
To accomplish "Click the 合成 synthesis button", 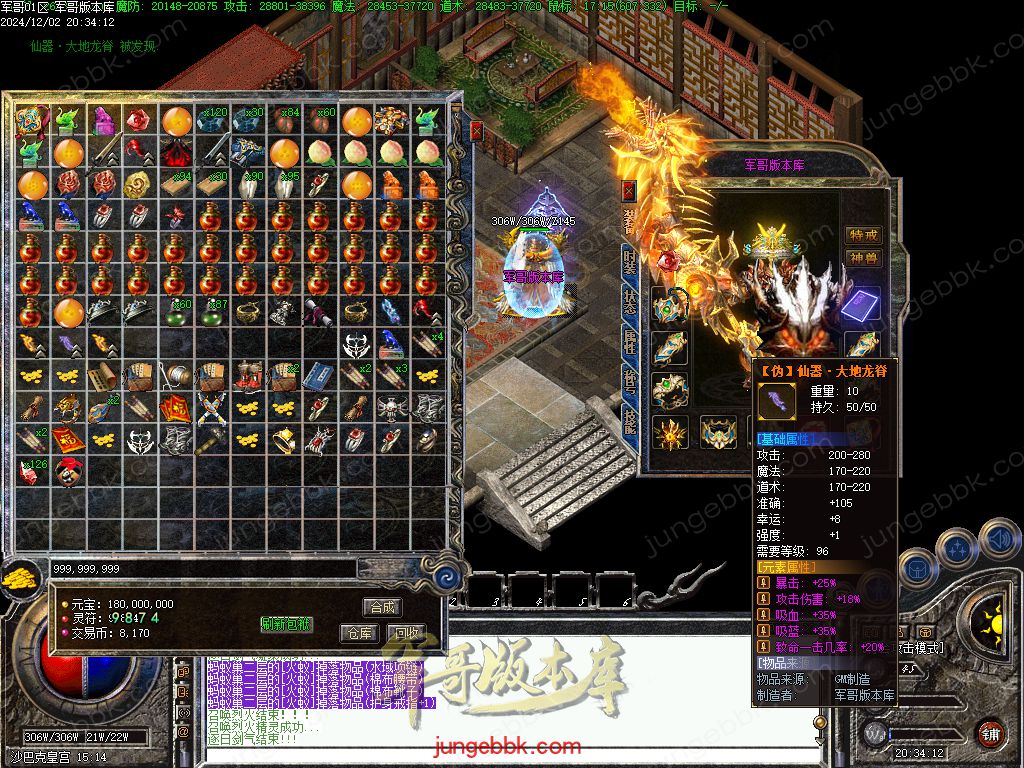I will click(x=383, y=607).
